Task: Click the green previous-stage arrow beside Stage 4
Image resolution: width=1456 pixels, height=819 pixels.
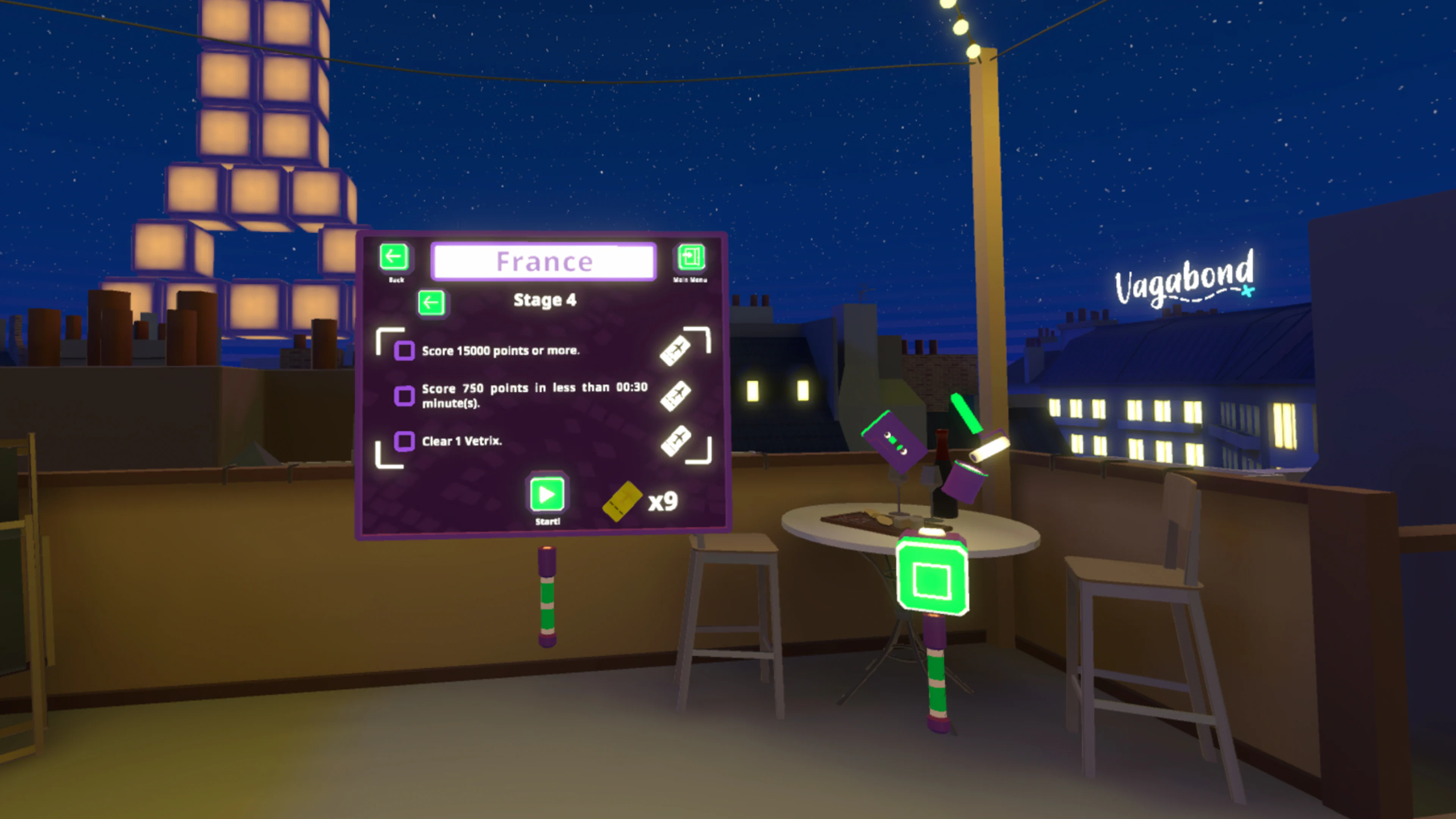Action: tap(431, 303)
